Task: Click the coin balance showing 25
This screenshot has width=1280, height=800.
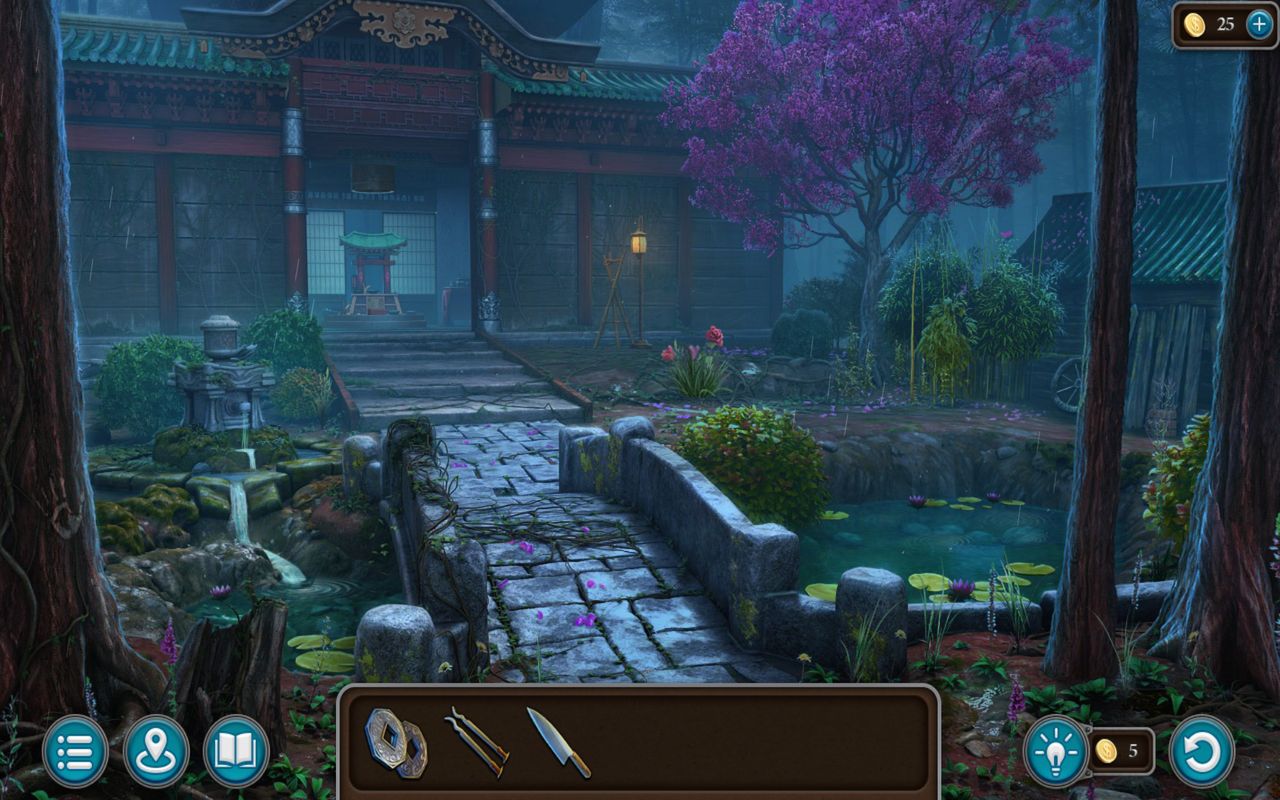Action: point(1228,23)
